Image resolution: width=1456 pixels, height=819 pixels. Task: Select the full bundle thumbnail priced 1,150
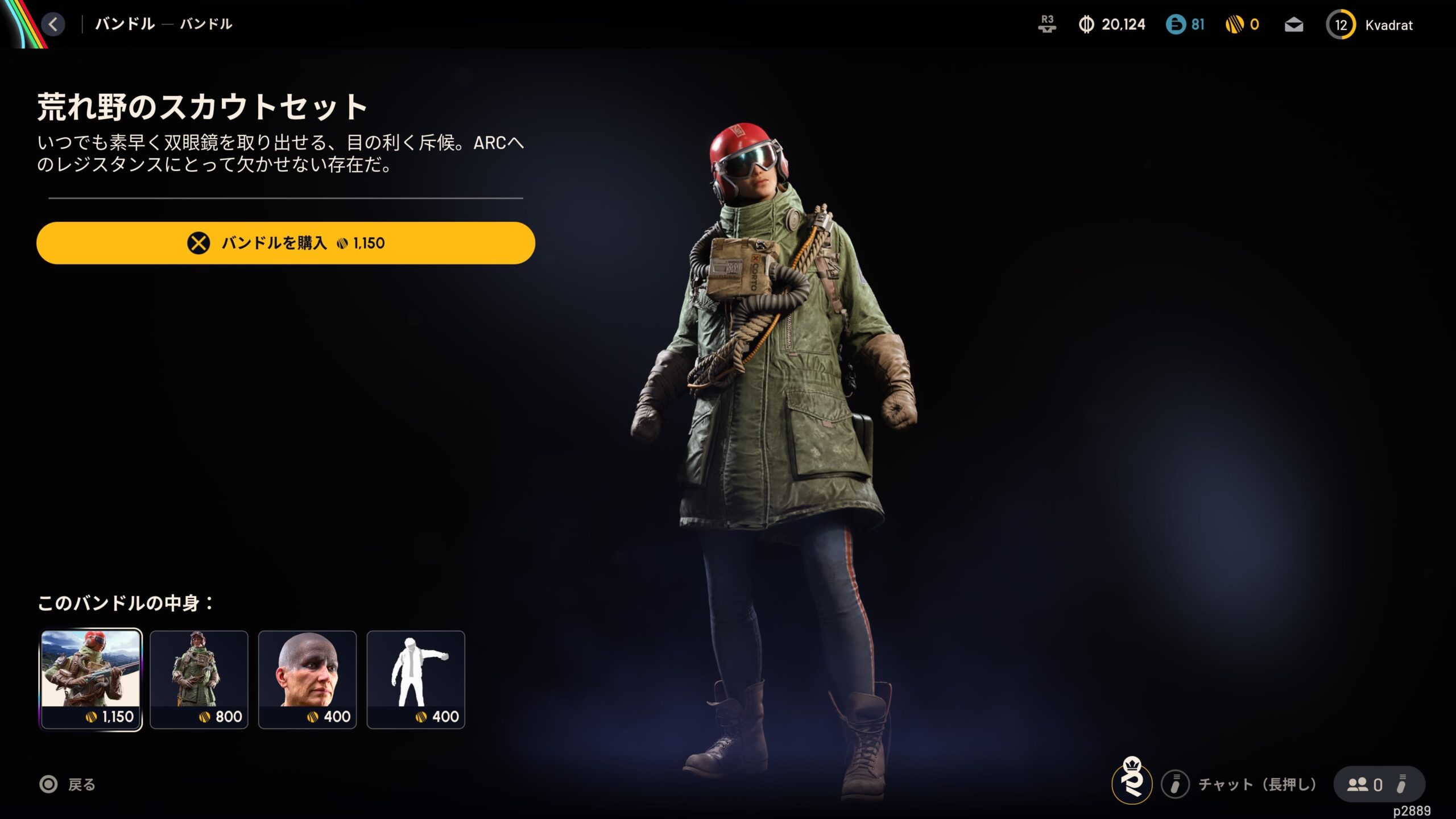pyautogui.click(x=91, y=679)
